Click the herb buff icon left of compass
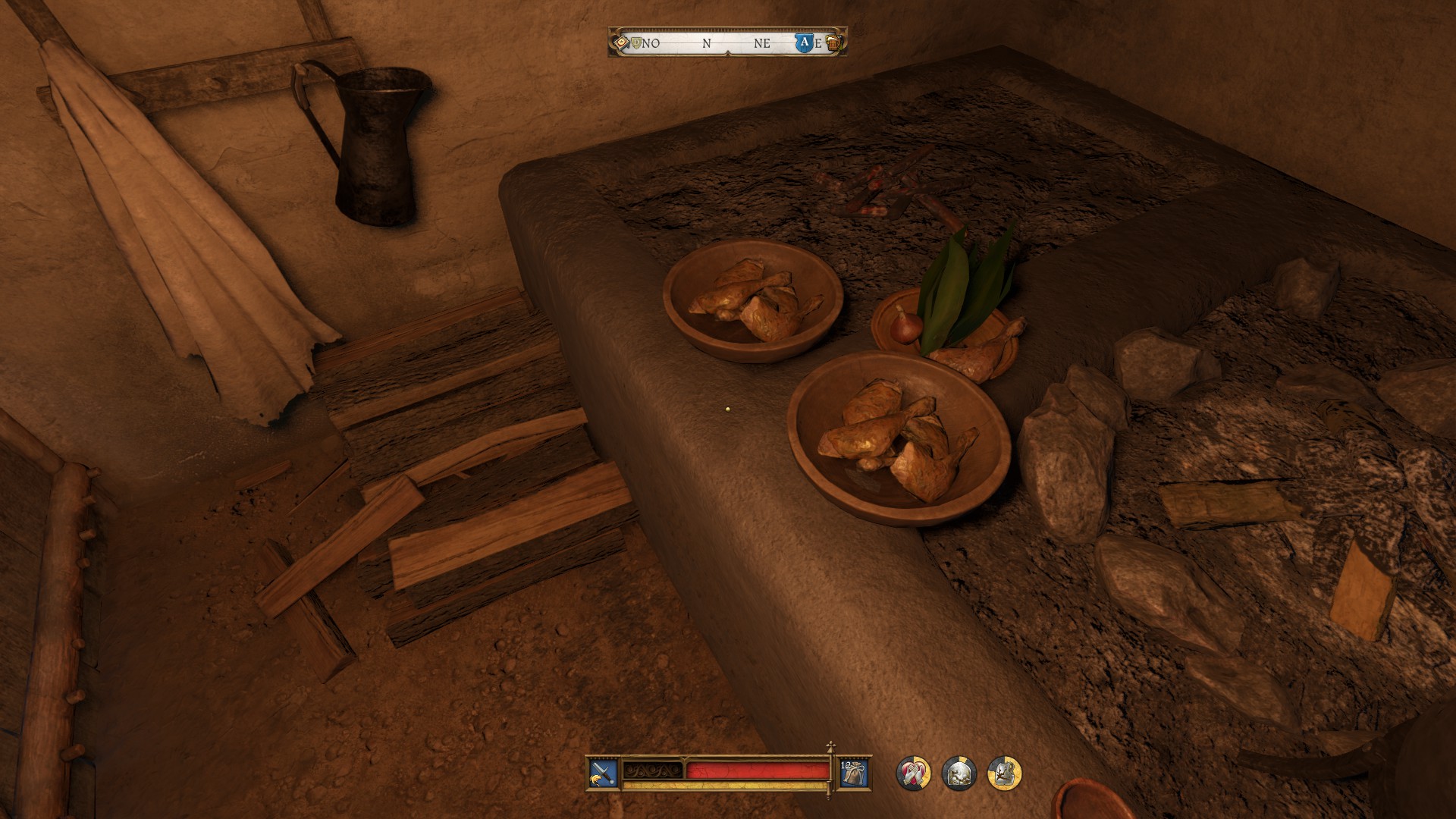The width and height of the screenshot is (1456, 819). [621, 42]
